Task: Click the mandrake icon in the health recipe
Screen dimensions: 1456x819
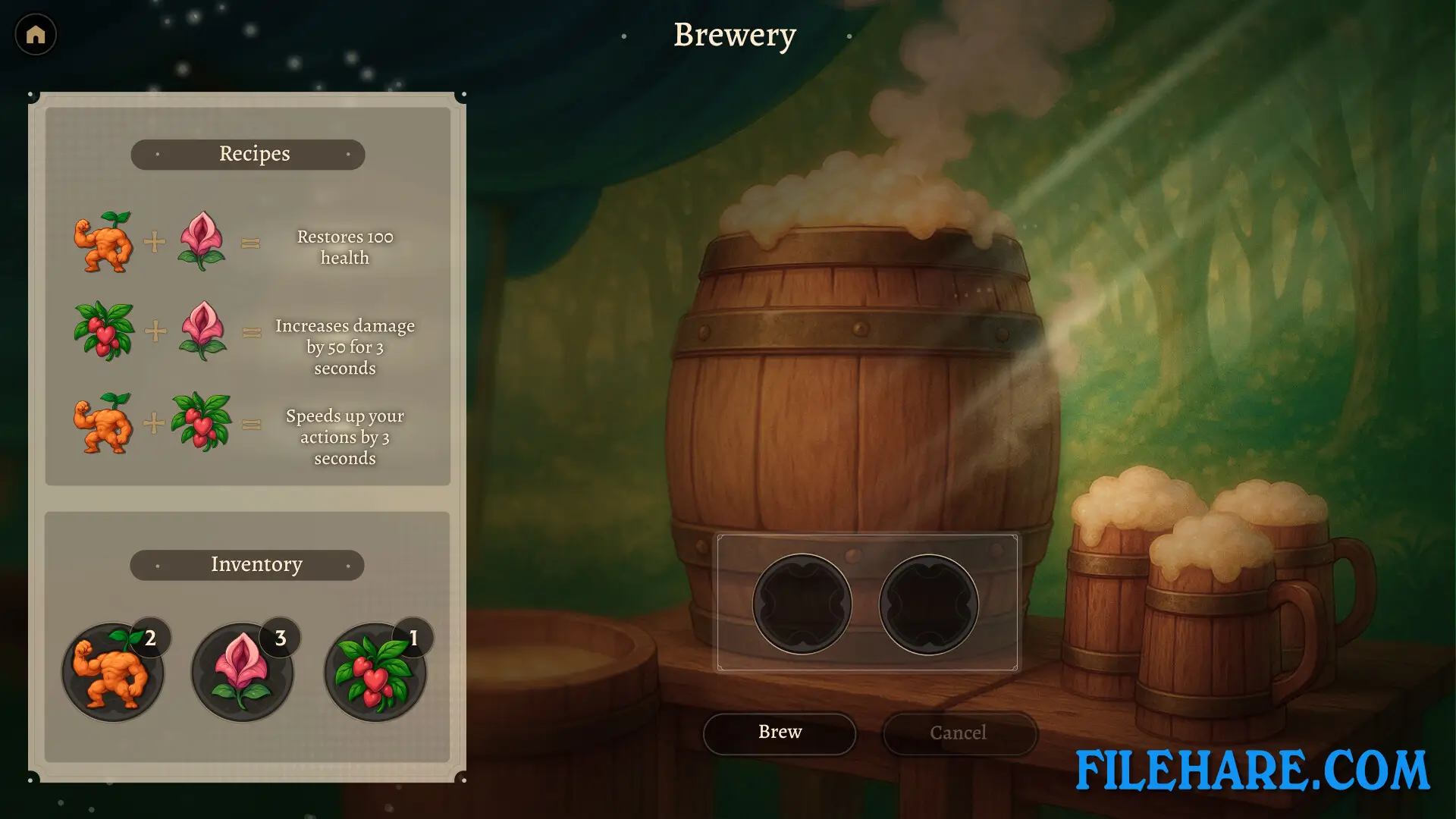Action: (x=106, y=243)
